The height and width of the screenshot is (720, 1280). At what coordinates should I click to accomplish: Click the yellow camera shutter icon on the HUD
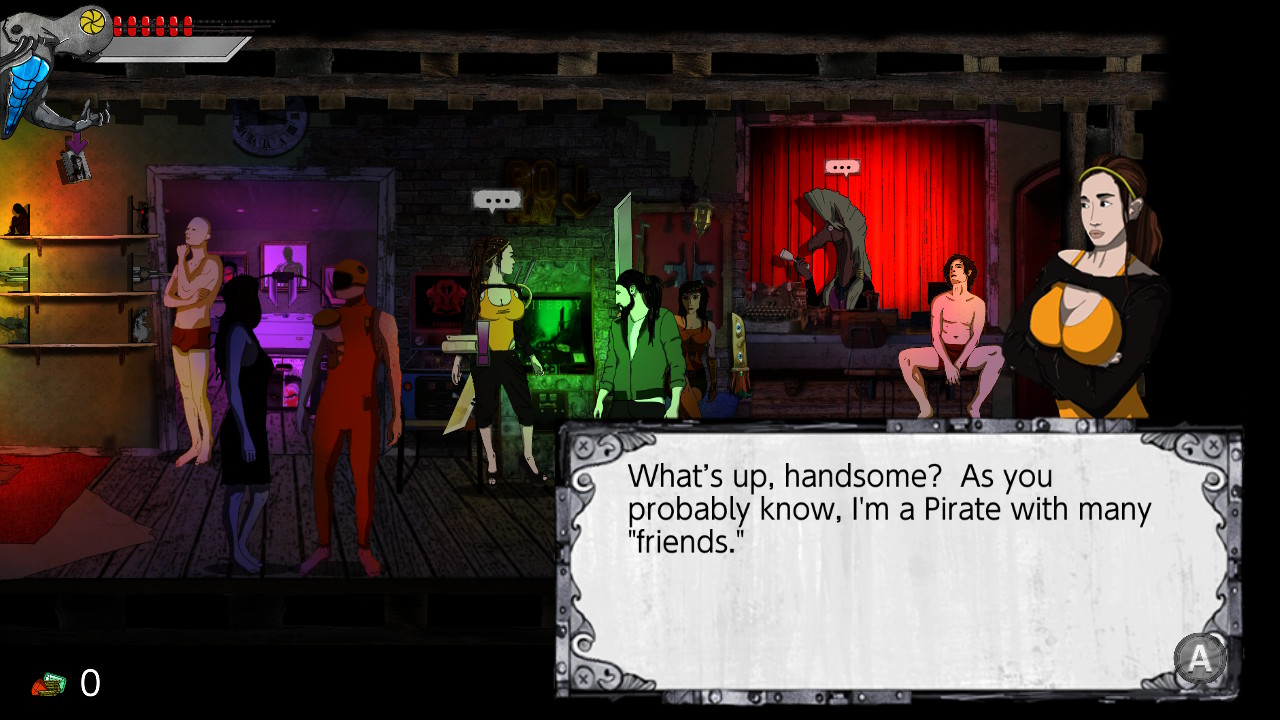[x=92, y=22]
